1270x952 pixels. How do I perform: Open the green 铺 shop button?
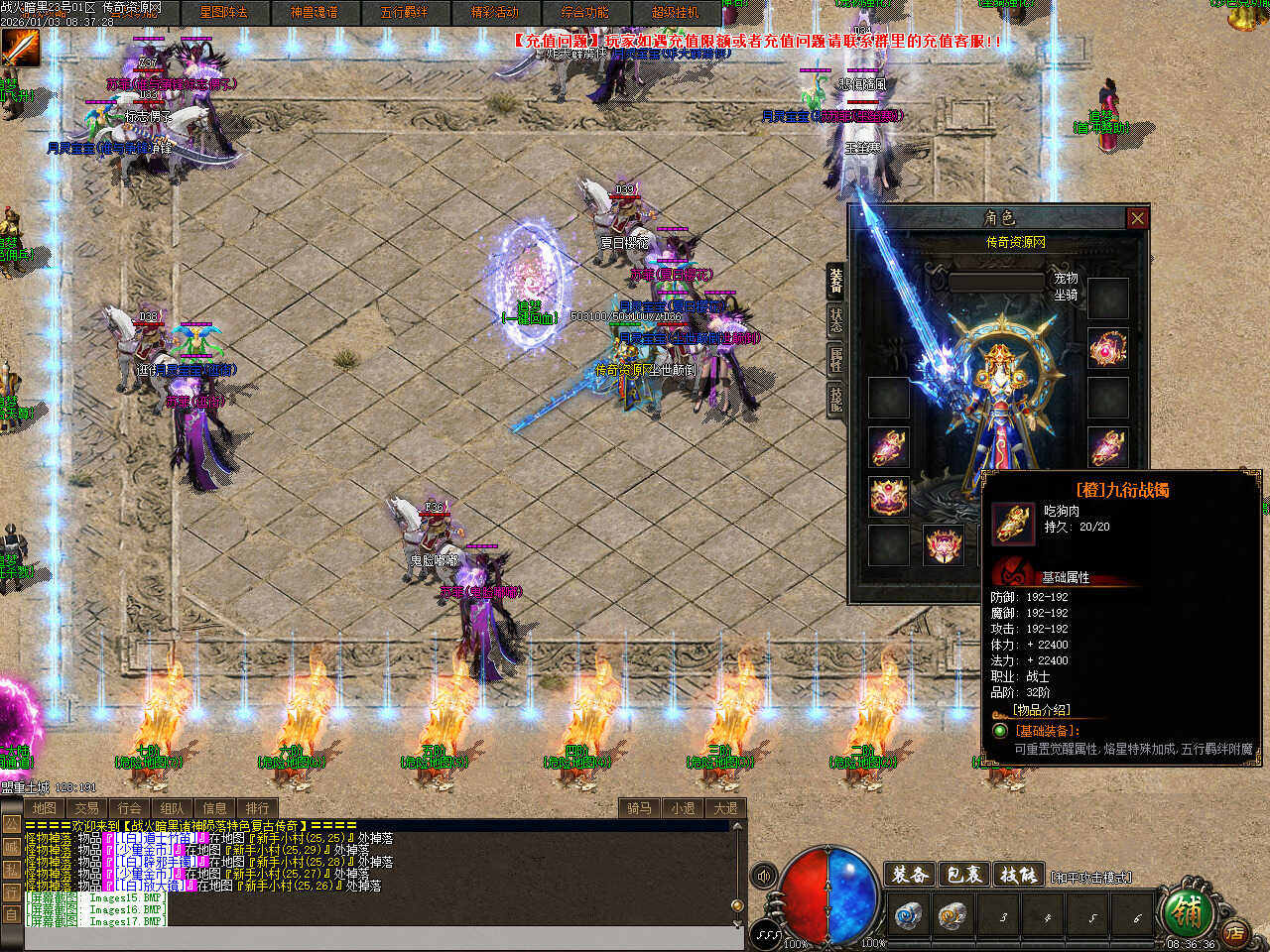1185,910
